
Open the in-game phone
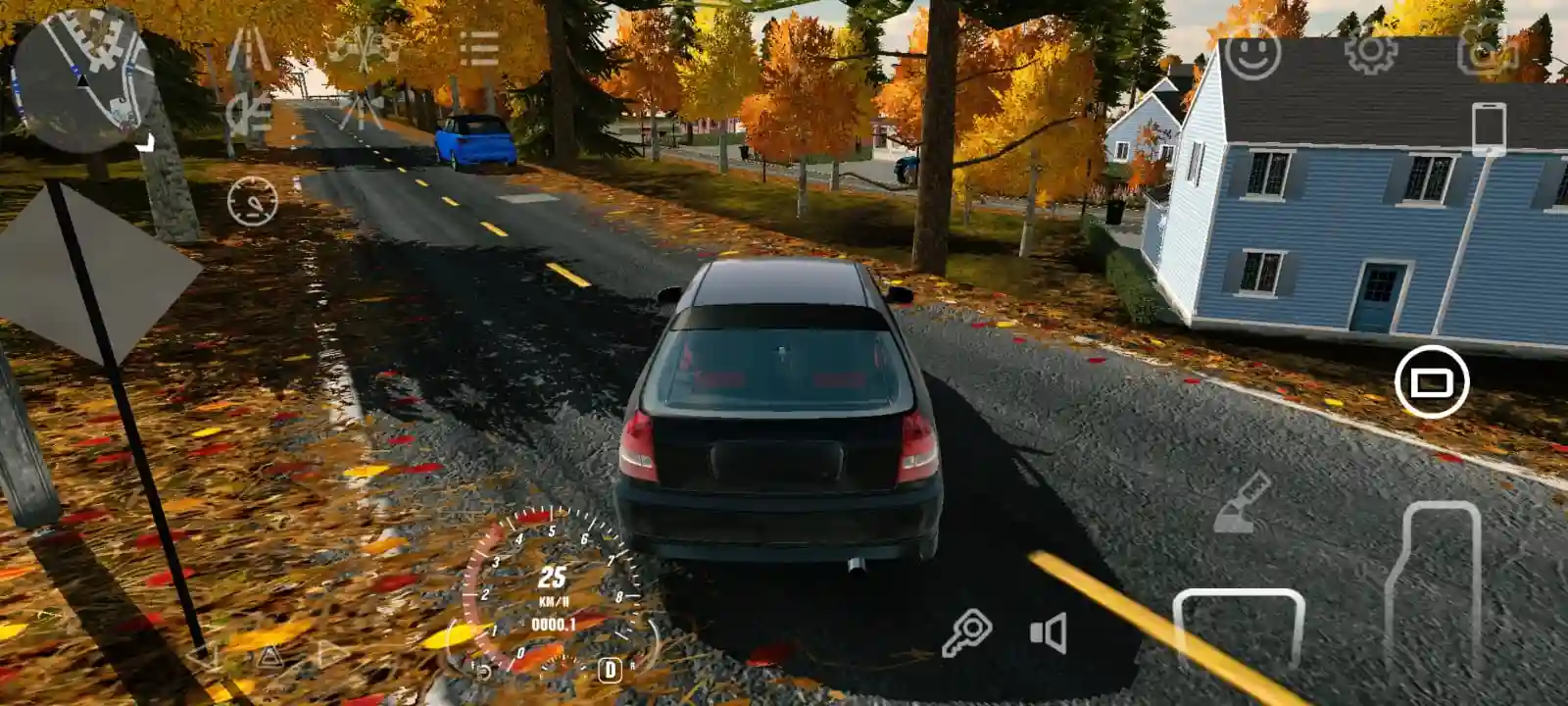[x=1491, y=127]
